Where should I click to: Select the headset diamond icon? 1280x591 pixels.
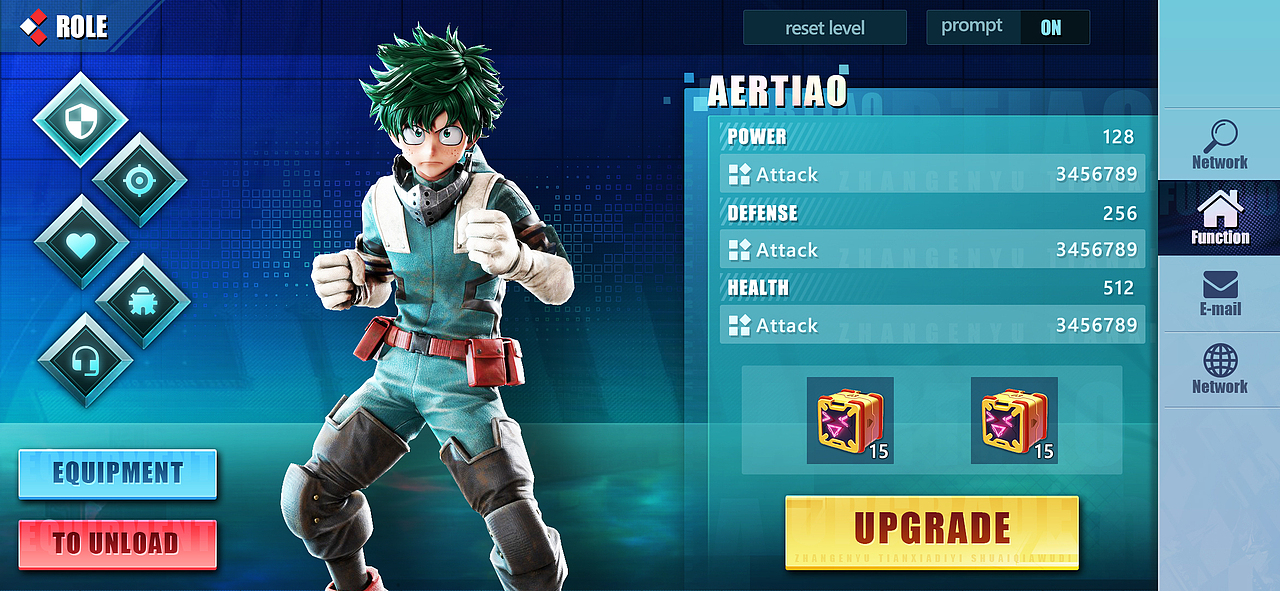point(84,359)
